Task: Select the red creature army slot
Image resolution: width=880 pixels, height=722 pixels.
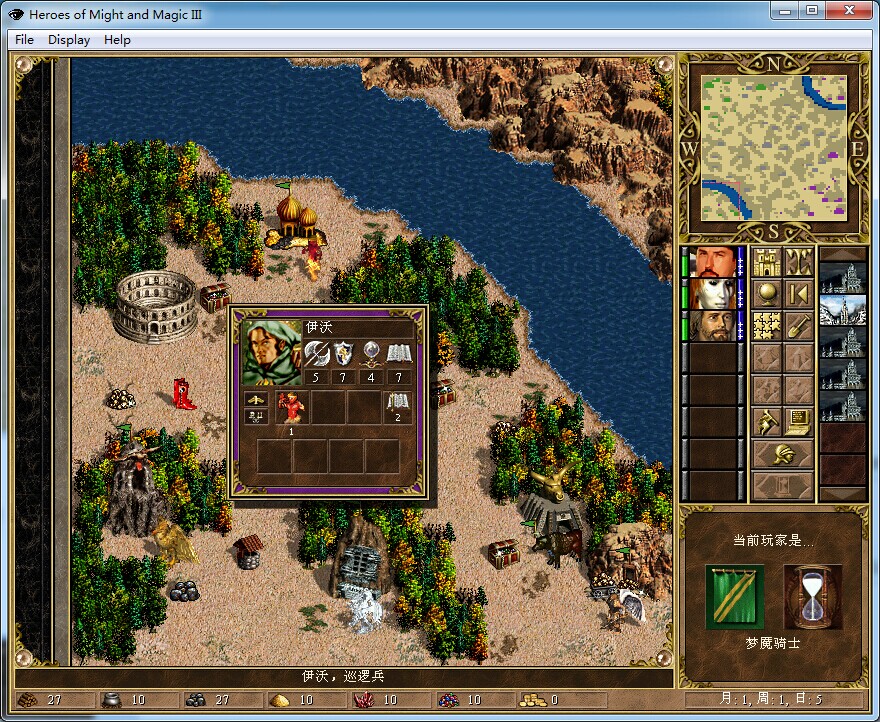Action: (292, 406)
